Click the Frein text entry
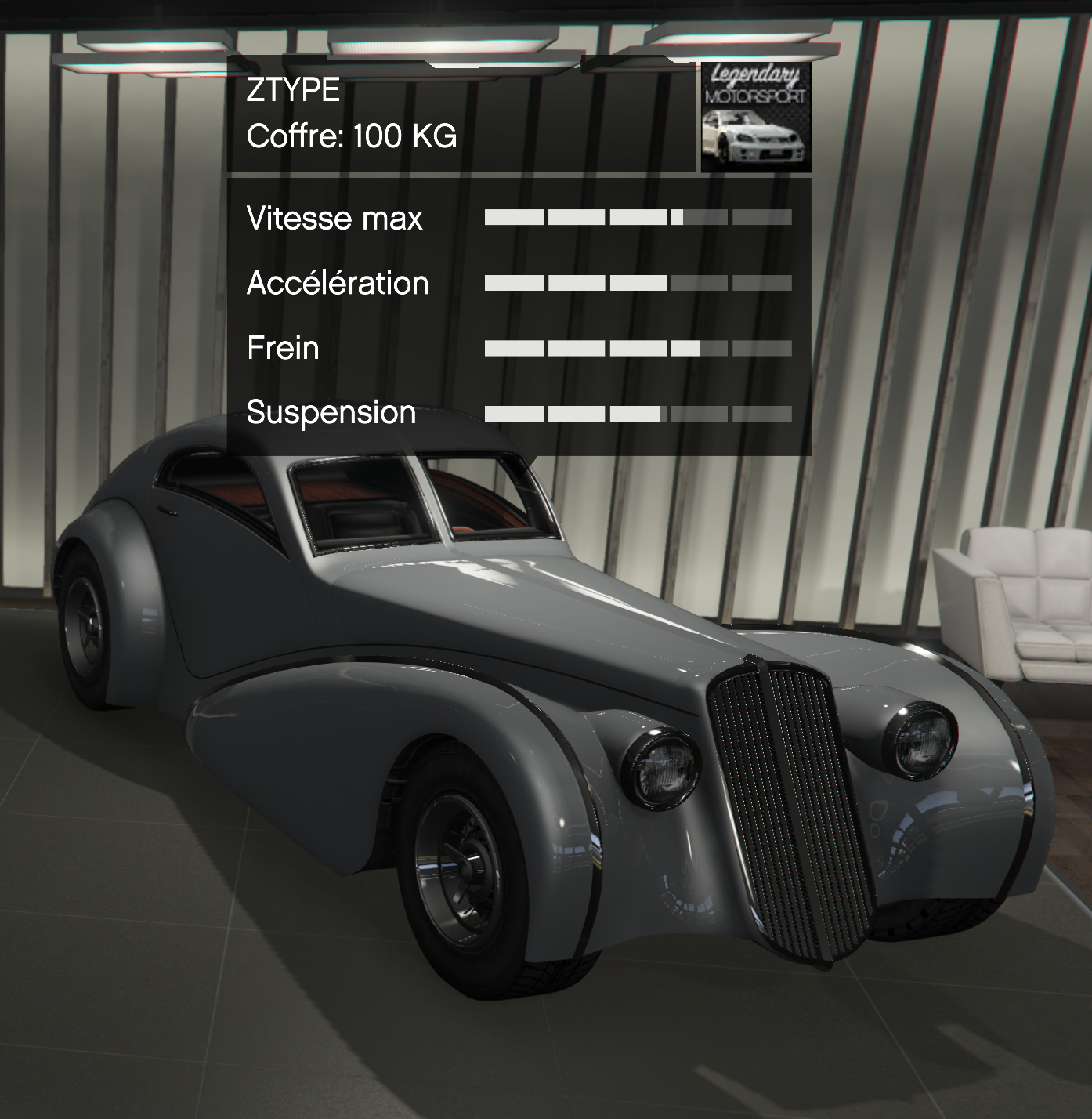Screen dimensions: 1092x1119 (x=282, y=347)
